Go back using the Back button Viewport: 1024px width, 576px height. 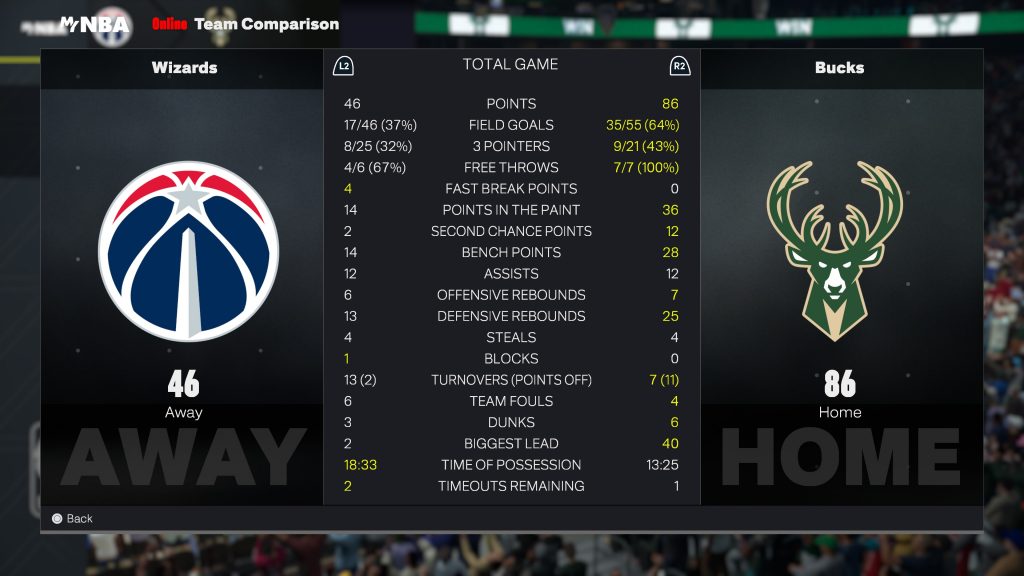pyautogui.click(x=72, y=518)
